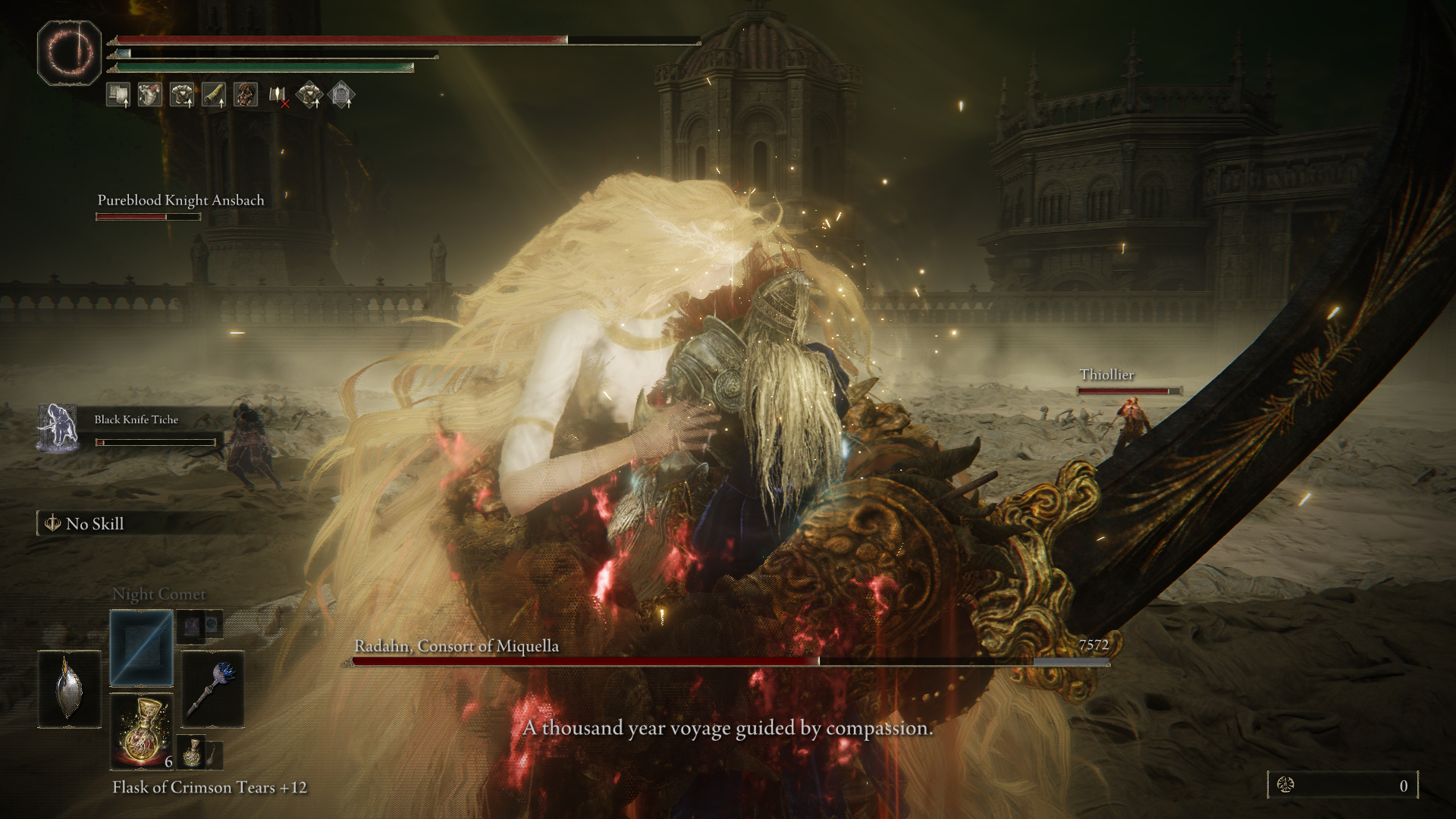The image size is (1456, 819).
Task: Click the fiery ring emblem
Action: click(69, 53)
